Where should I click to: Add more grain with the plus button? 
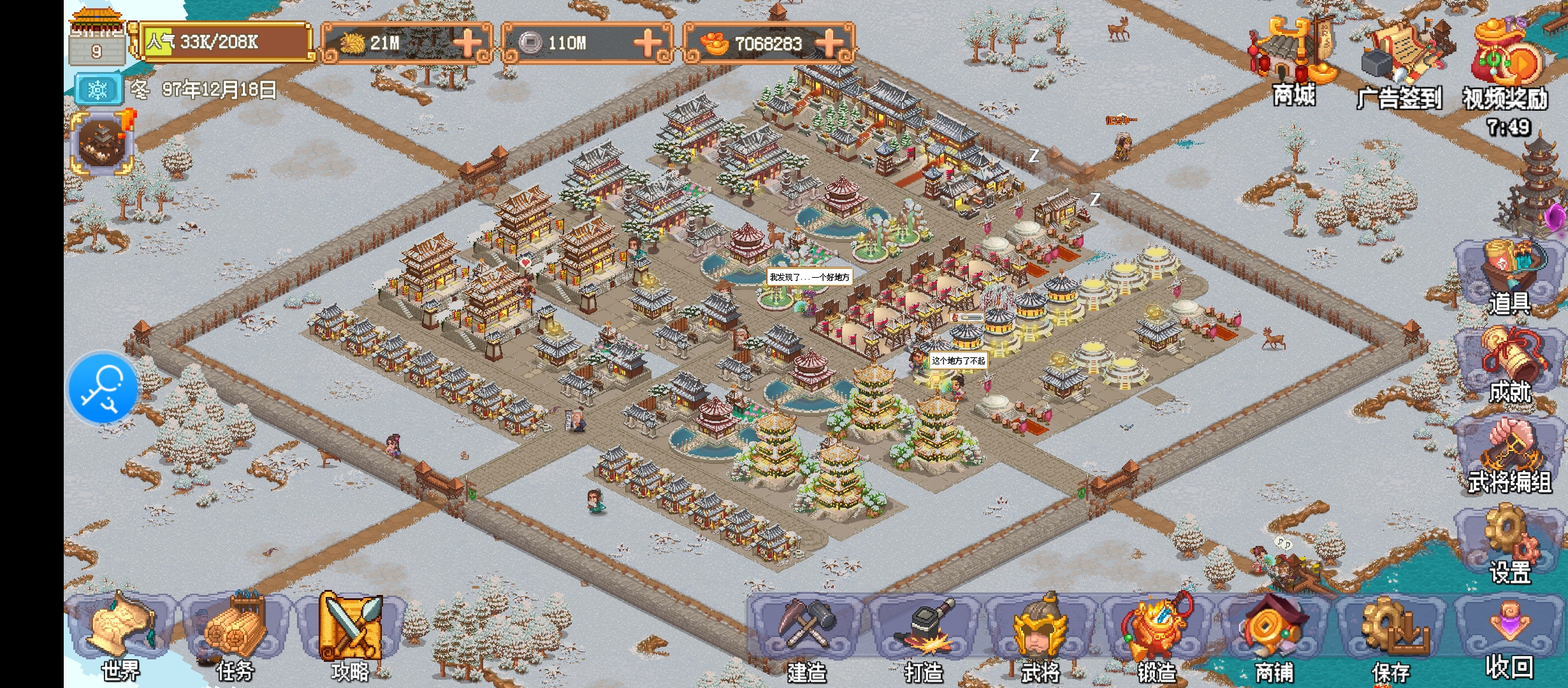pos(467,43)
